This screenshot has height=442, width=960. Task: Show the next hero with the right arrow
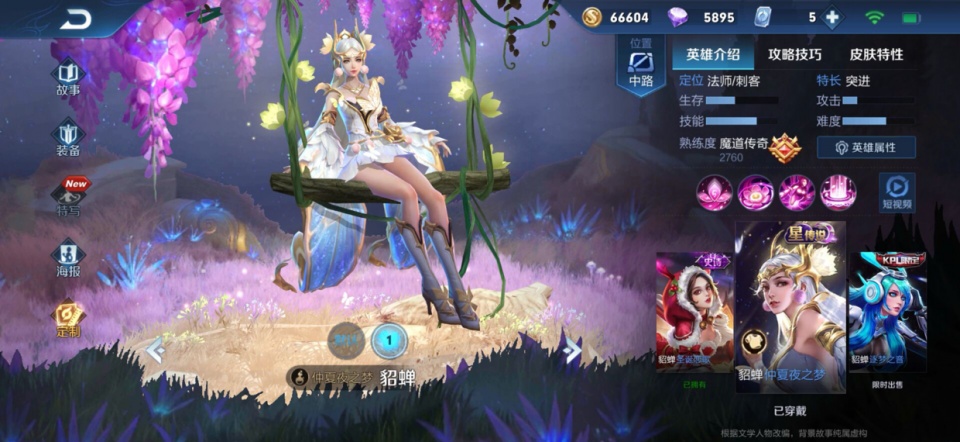tap(571, 349)
